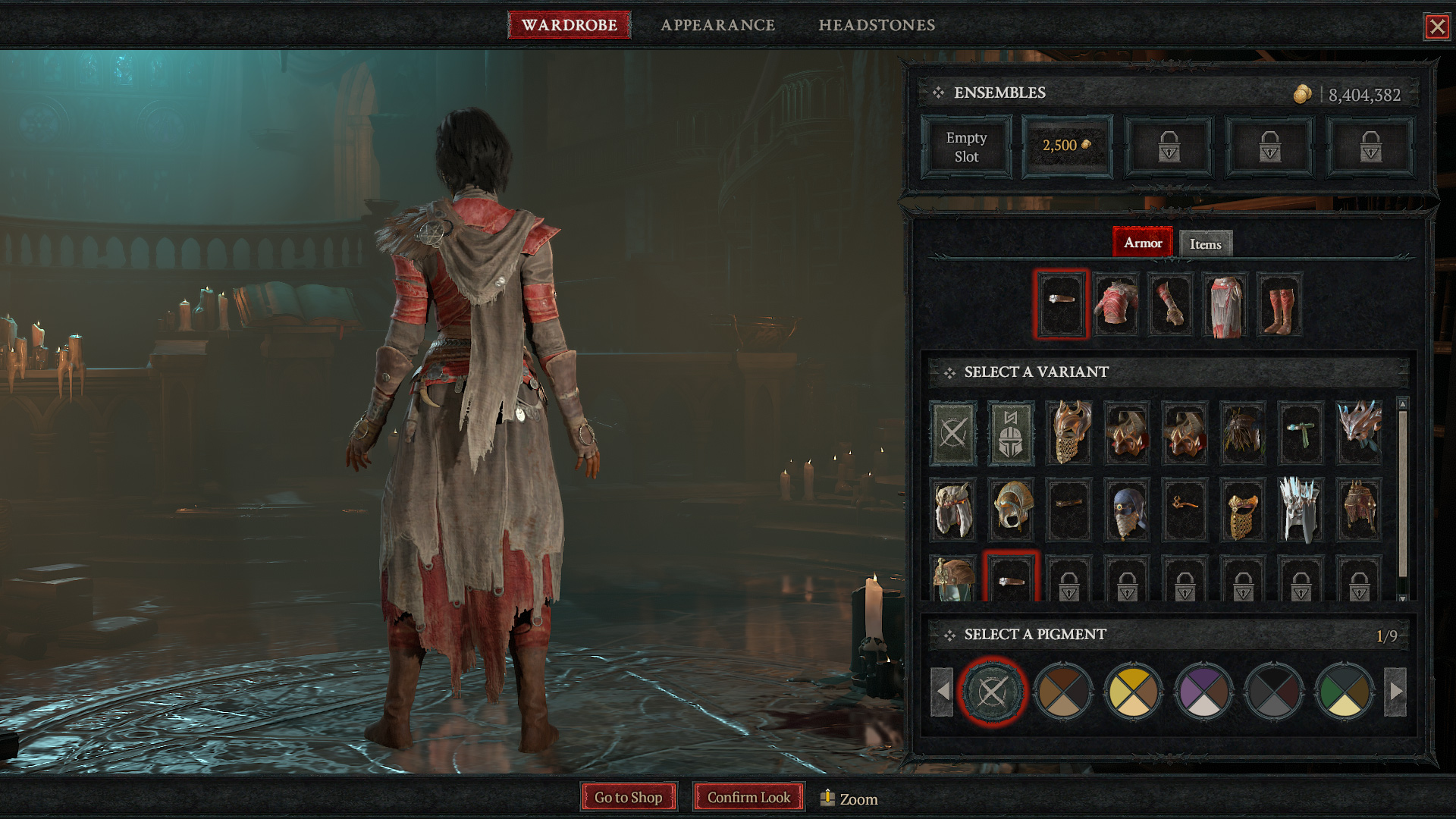Viewport: 1456px width, 819px height.
Task: Pick the pants armor slot
Action: tap(1225, 305)
